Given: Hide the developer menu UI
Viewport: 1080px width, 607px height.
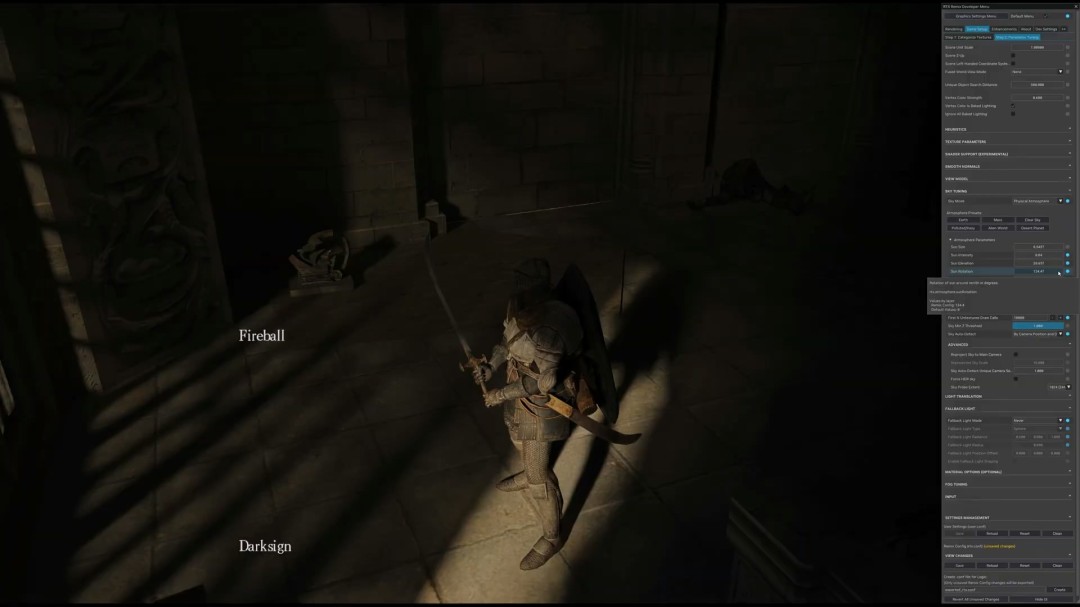Looking at the screenshot, I should [x=1040, y=599].
